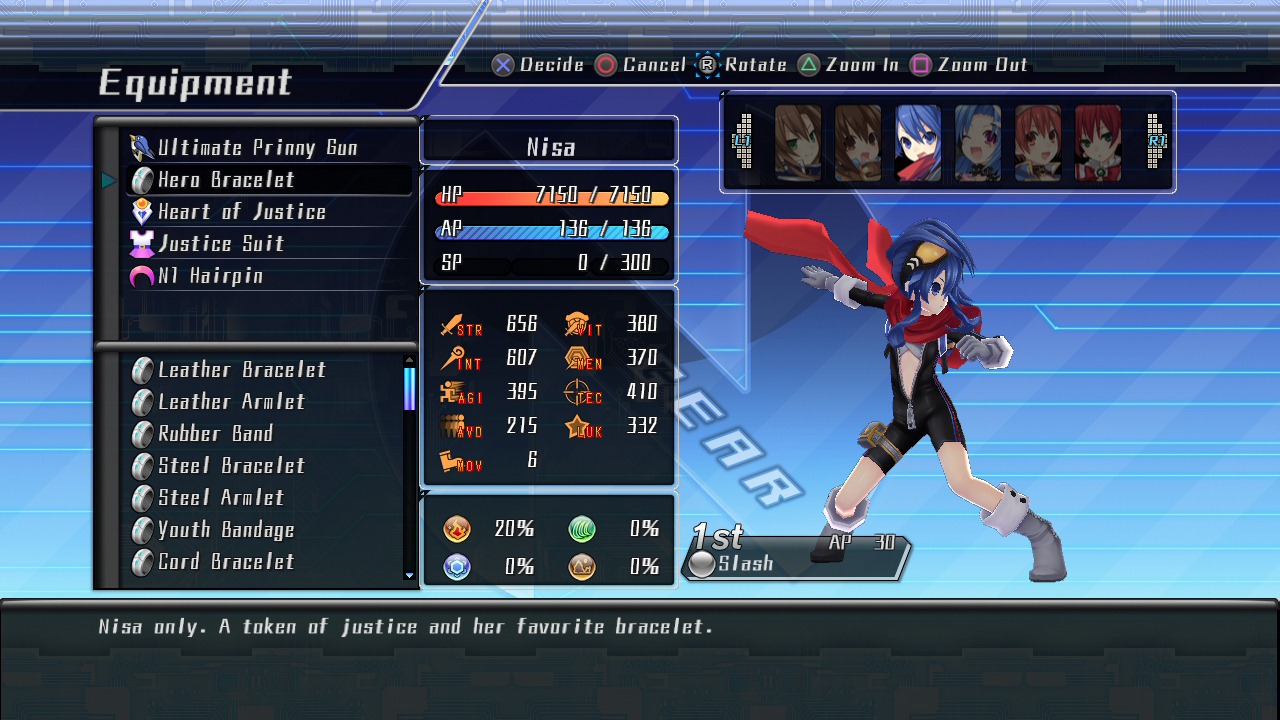Select the Ultimate Prinny Gun weapon slot

(257, 148)
